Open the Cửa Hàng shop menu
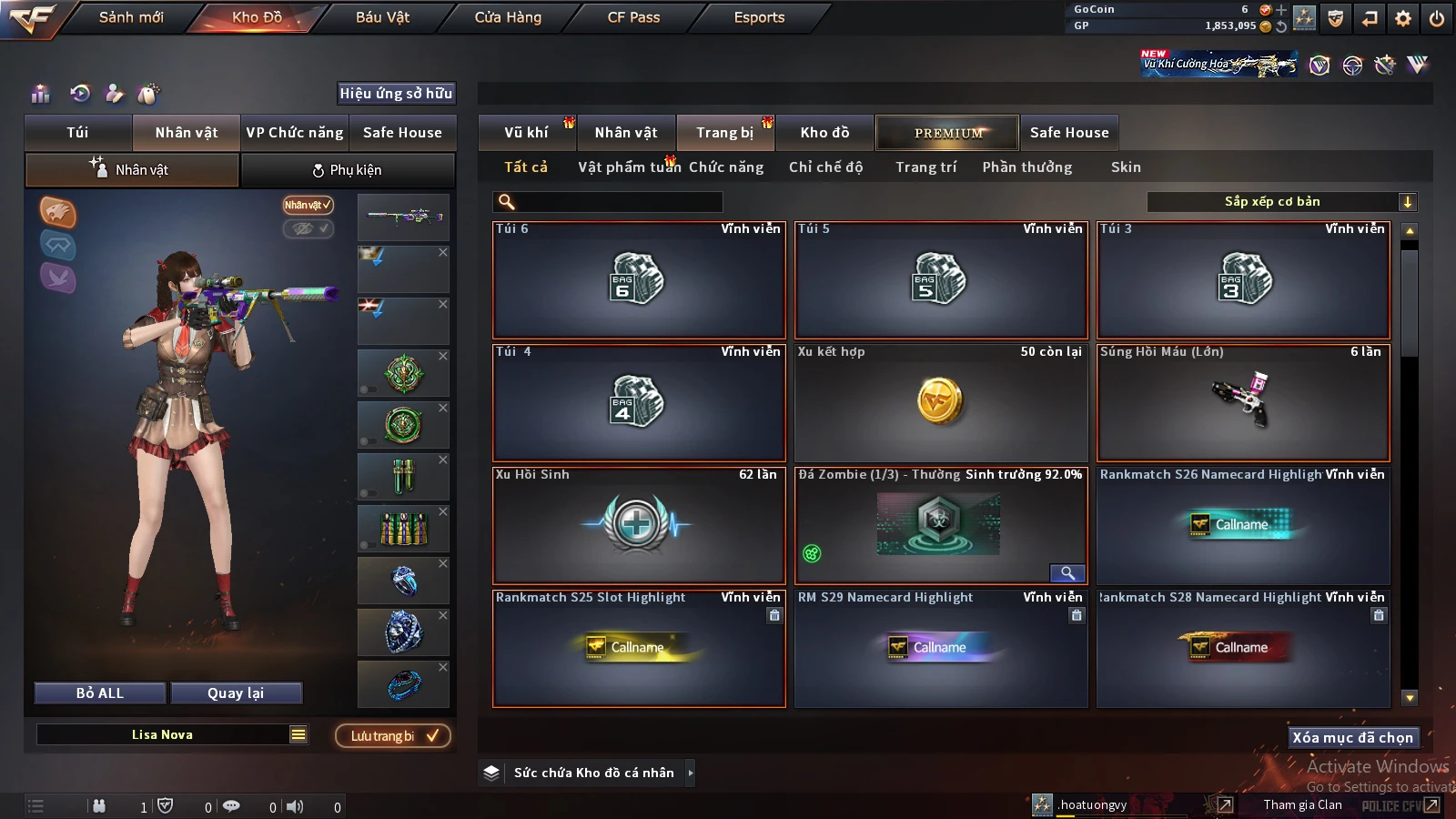The height and width of the screenshot is (819, 1456). click(508, 17)
